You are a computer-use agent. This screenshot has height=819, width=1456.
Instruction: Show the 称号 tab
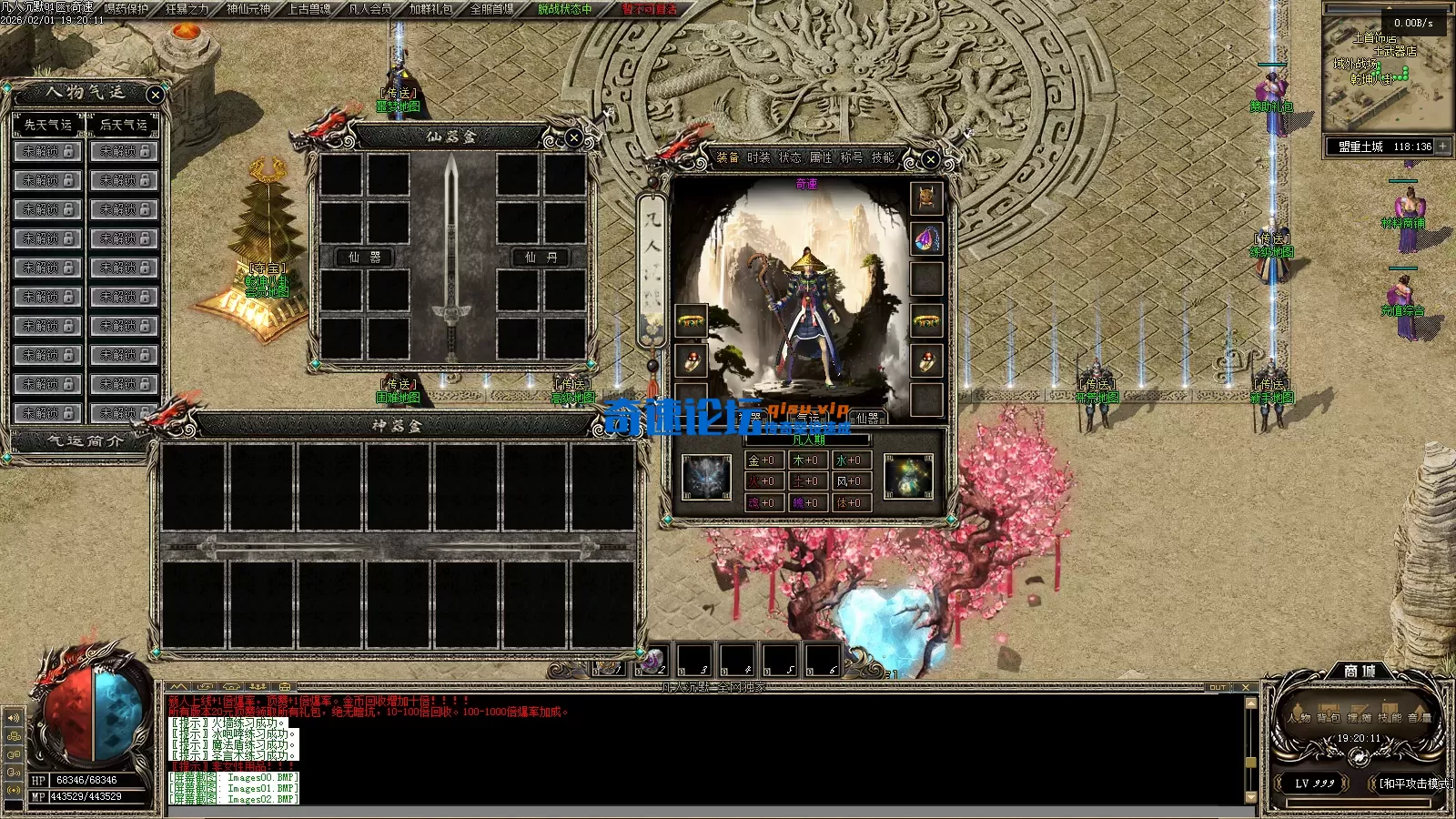coord(852,157)
